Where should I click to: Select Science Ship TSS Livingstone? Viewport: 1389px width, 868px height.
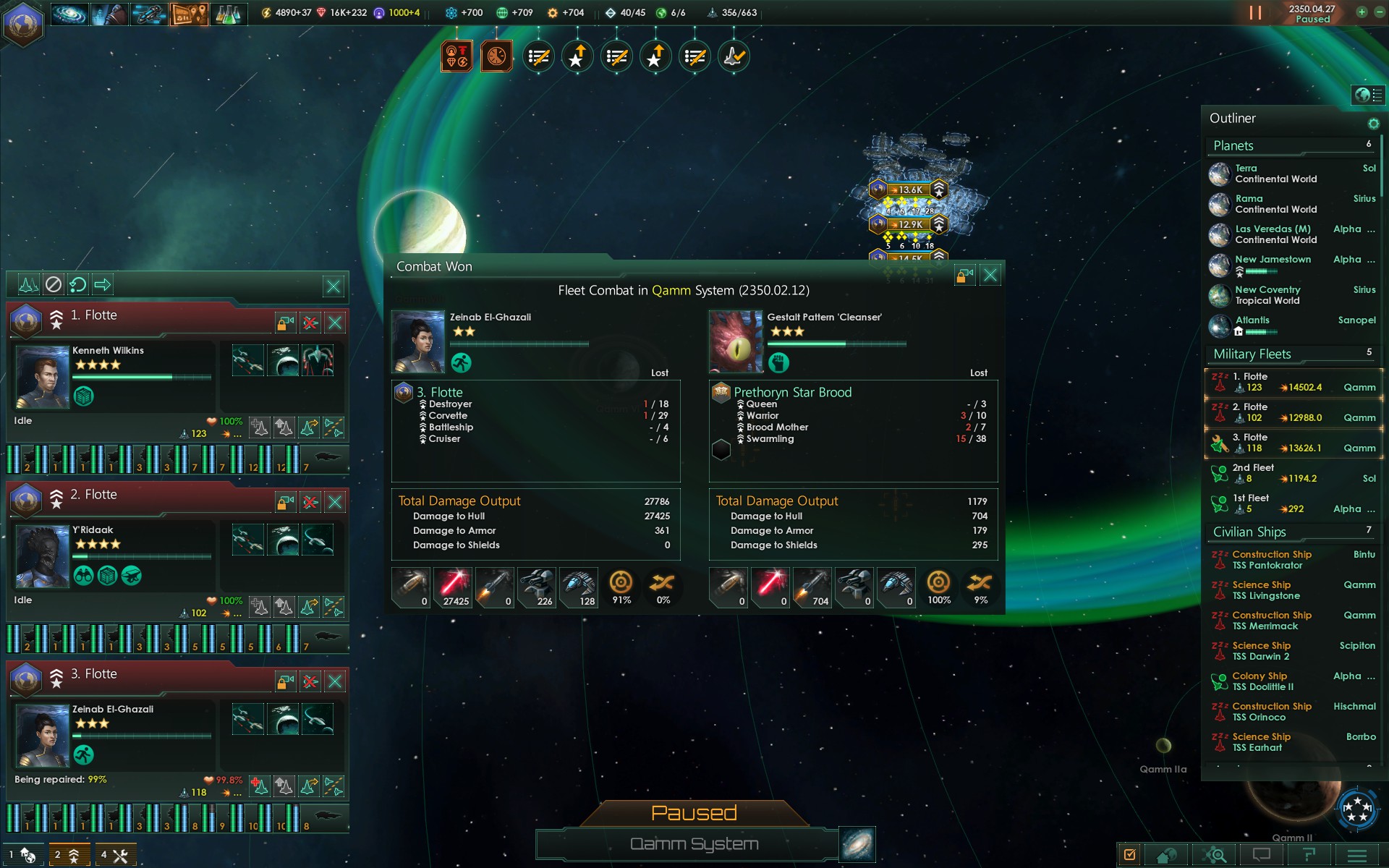pyautogui.click(x=1266, y=590)
